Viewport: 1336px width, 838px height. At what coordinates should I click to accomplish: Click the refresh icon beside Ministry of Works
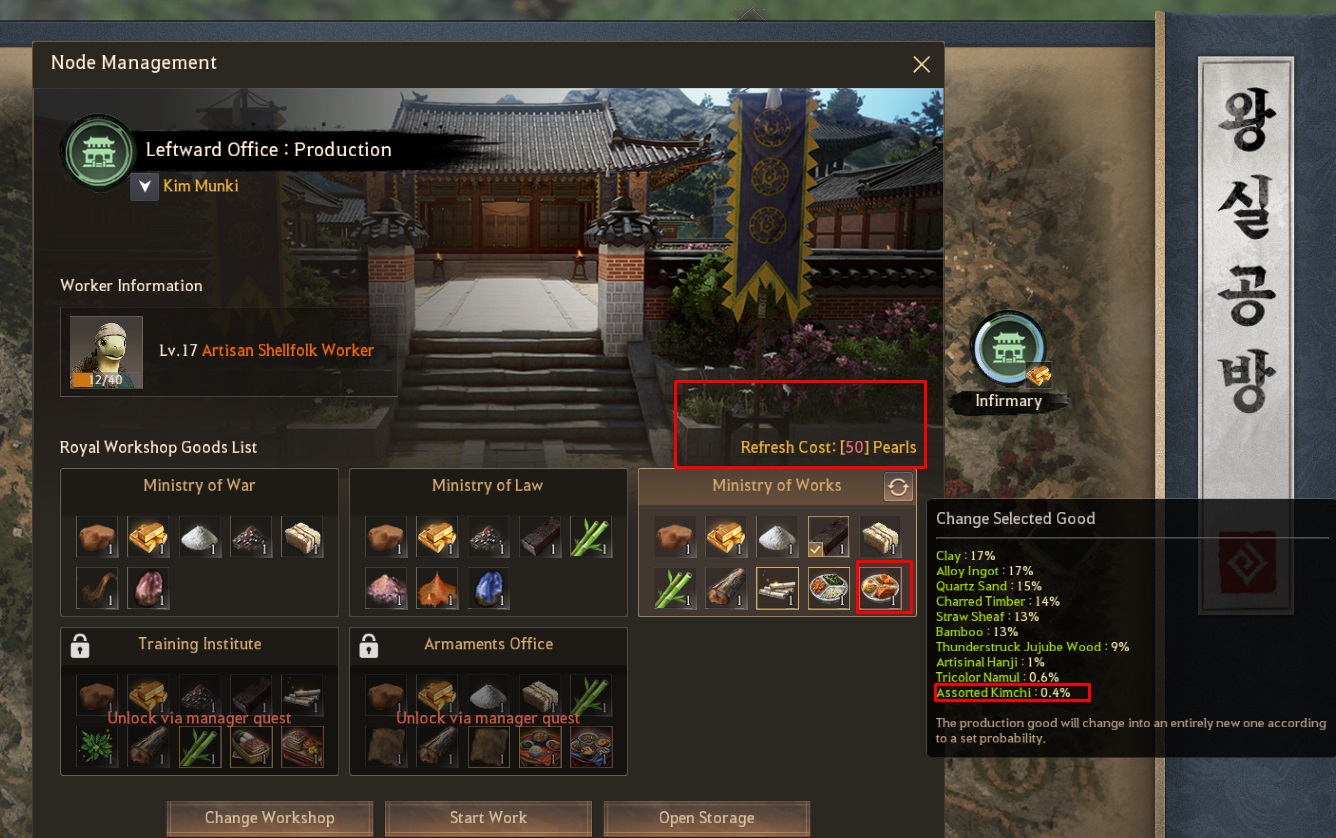point(897,487)
